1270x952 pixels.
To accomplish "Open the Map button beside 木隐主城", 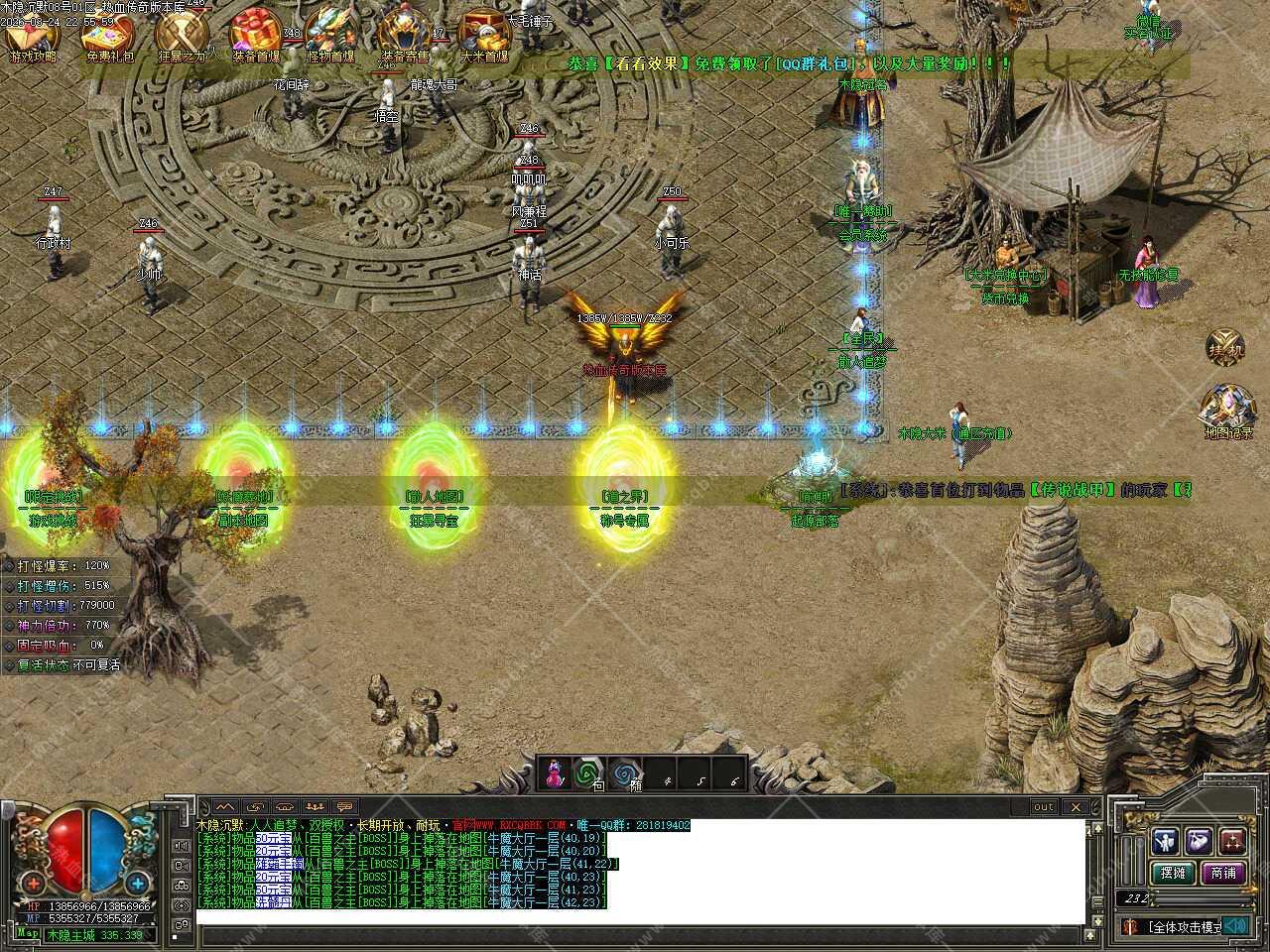I will (28, 933).
